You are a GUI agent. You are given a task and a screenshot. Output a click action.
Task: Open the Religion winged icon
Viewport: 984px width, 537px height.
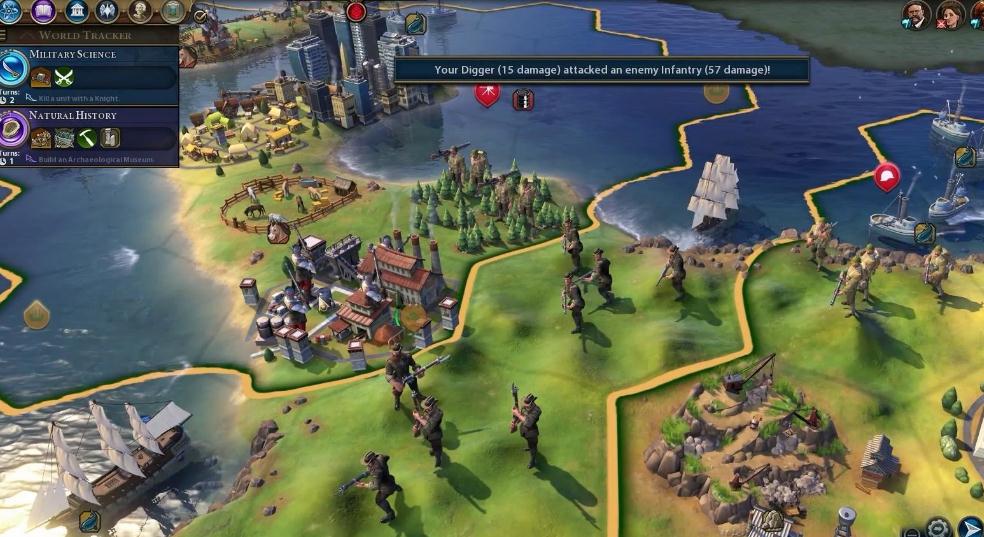(x=108, y=12)
